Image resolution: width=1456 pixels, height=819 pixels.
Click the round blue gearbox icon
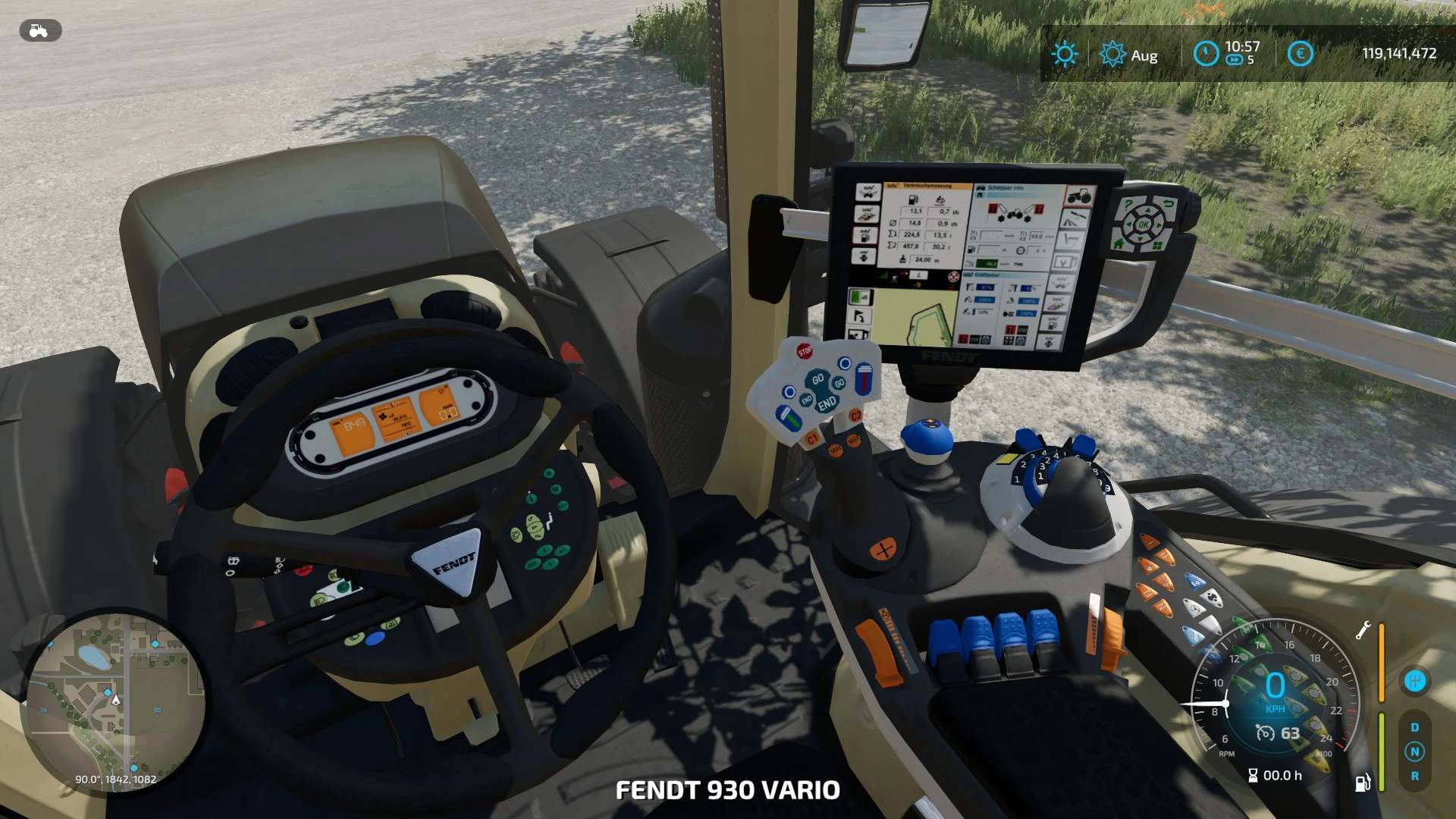(x=1414, y=681)
